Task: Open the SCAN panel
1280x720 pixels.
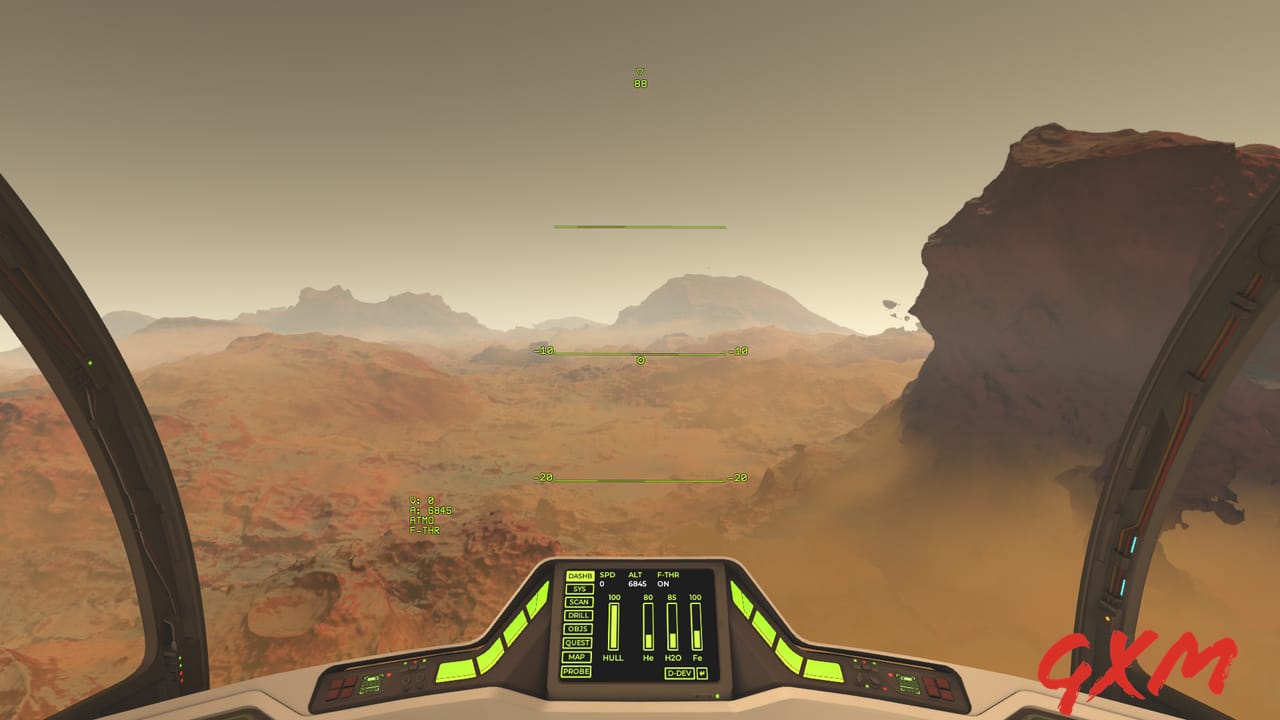Action: pyautogui.click(x=579, y=603)
